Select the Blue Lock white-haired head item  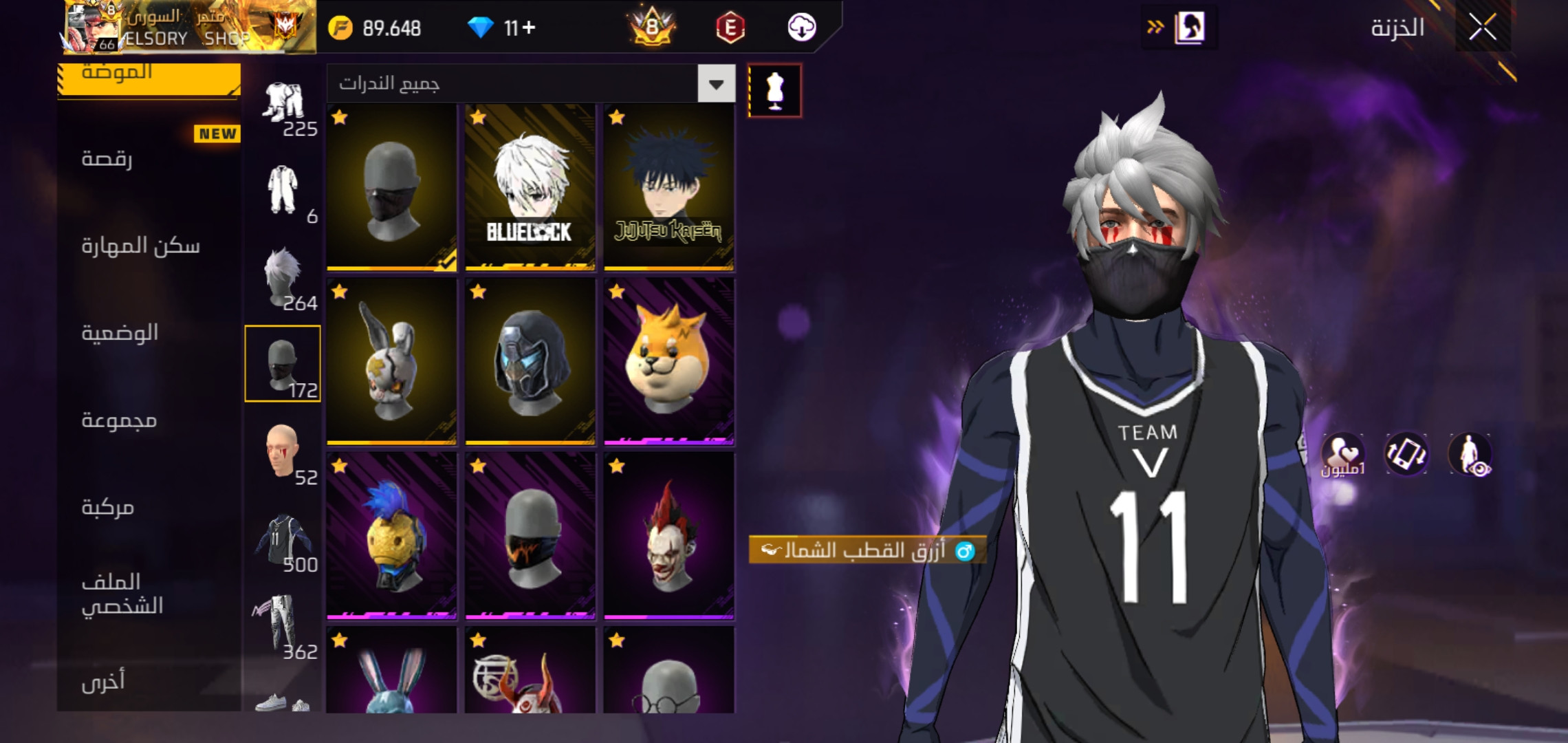(x=530, y=187)
